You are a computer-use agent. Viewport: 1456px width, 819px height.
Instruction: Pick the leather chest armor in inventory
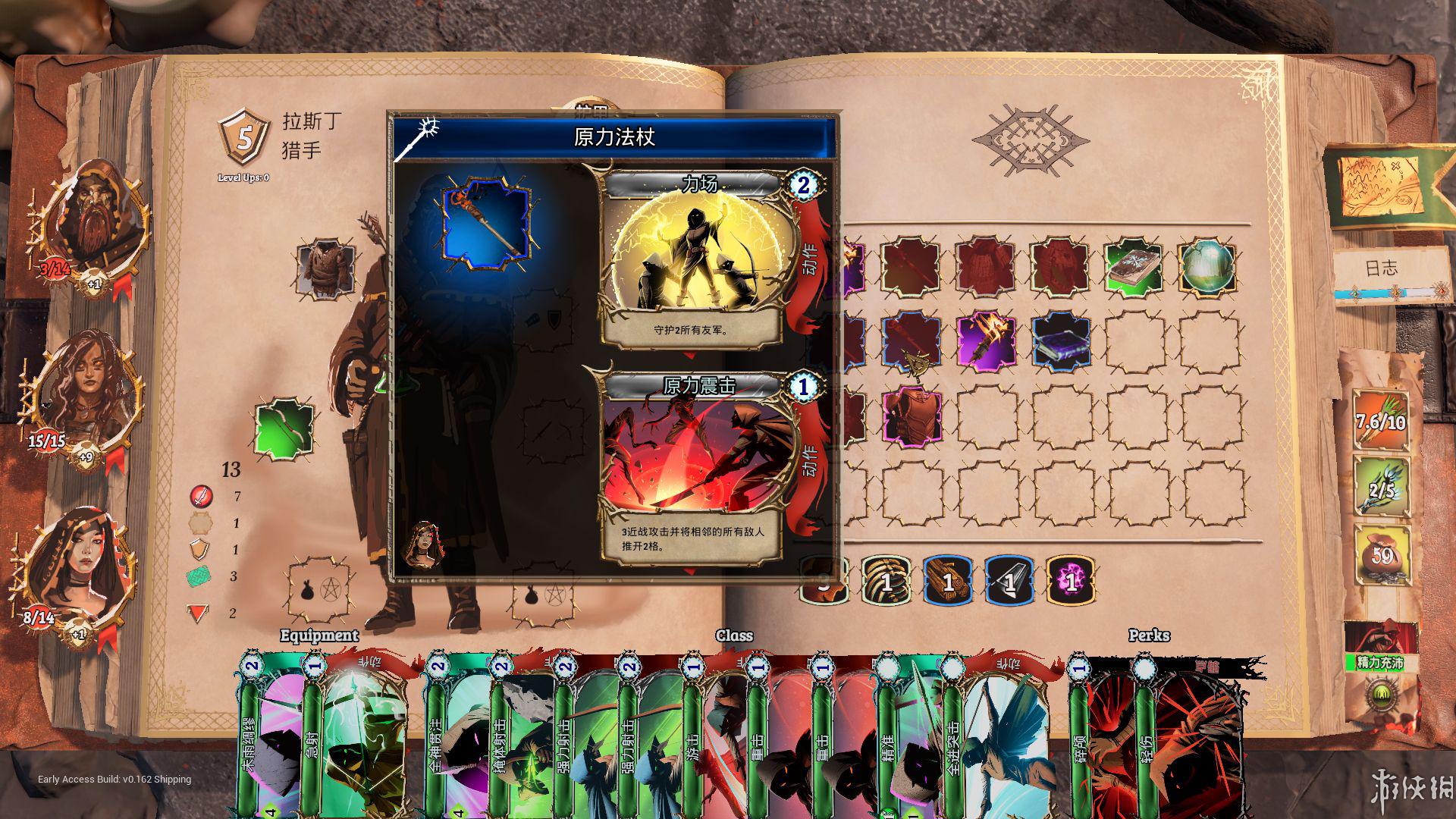(913, 416)
